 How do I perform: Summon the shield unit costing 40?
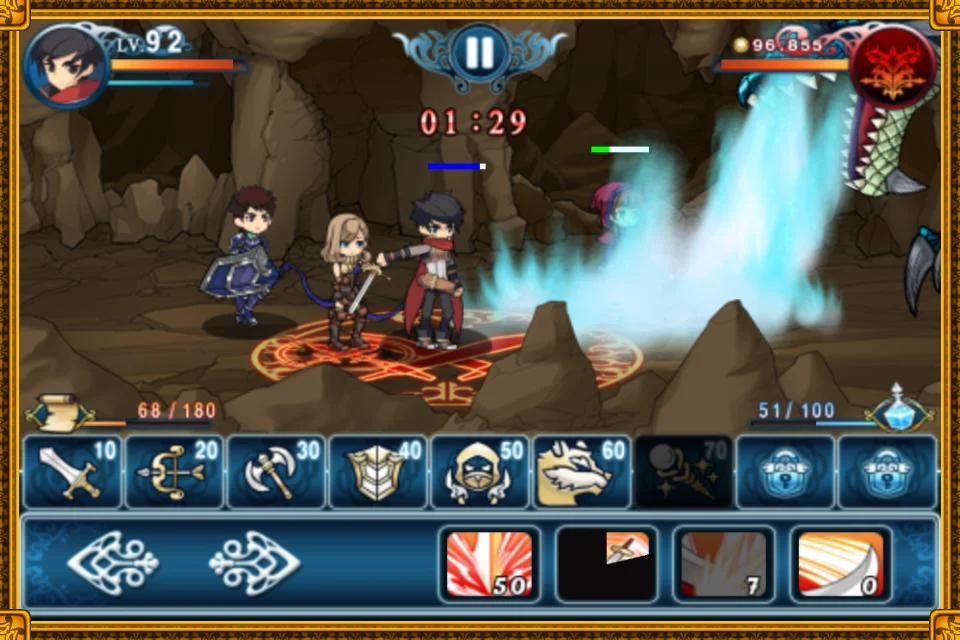coord(378,472)
